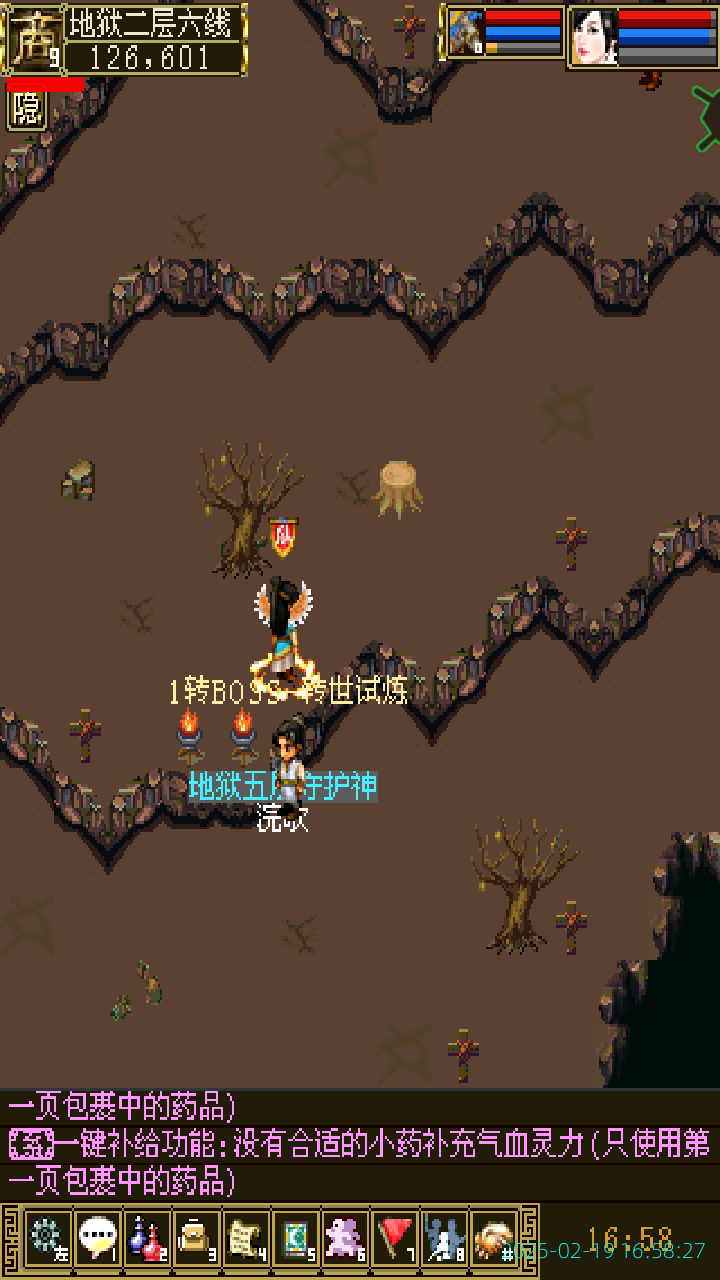Open the female character portrait
This screenshot has width=720, height=1280.
click(594, 37)
